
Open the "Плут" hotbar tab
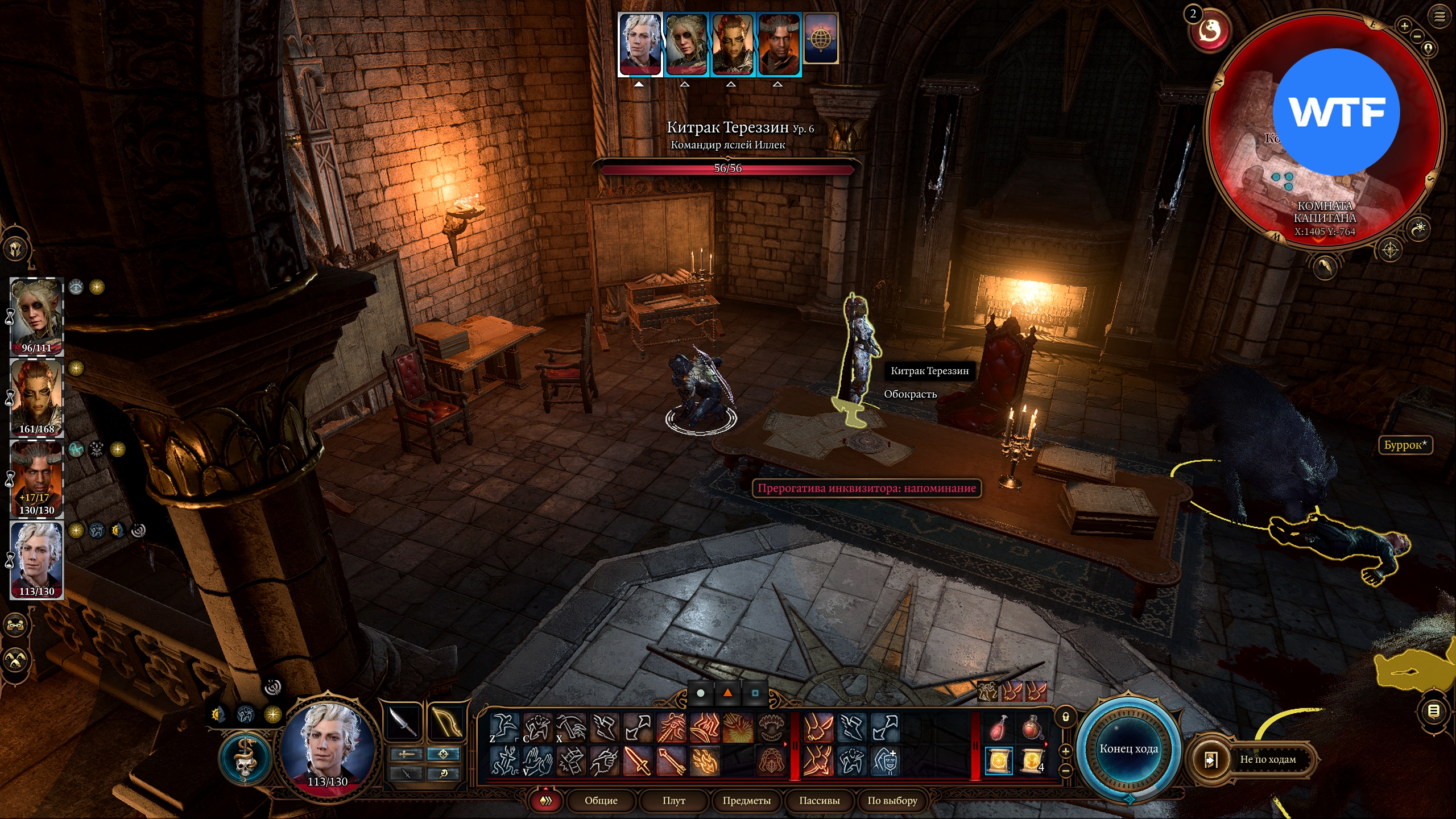pos(673,800)
